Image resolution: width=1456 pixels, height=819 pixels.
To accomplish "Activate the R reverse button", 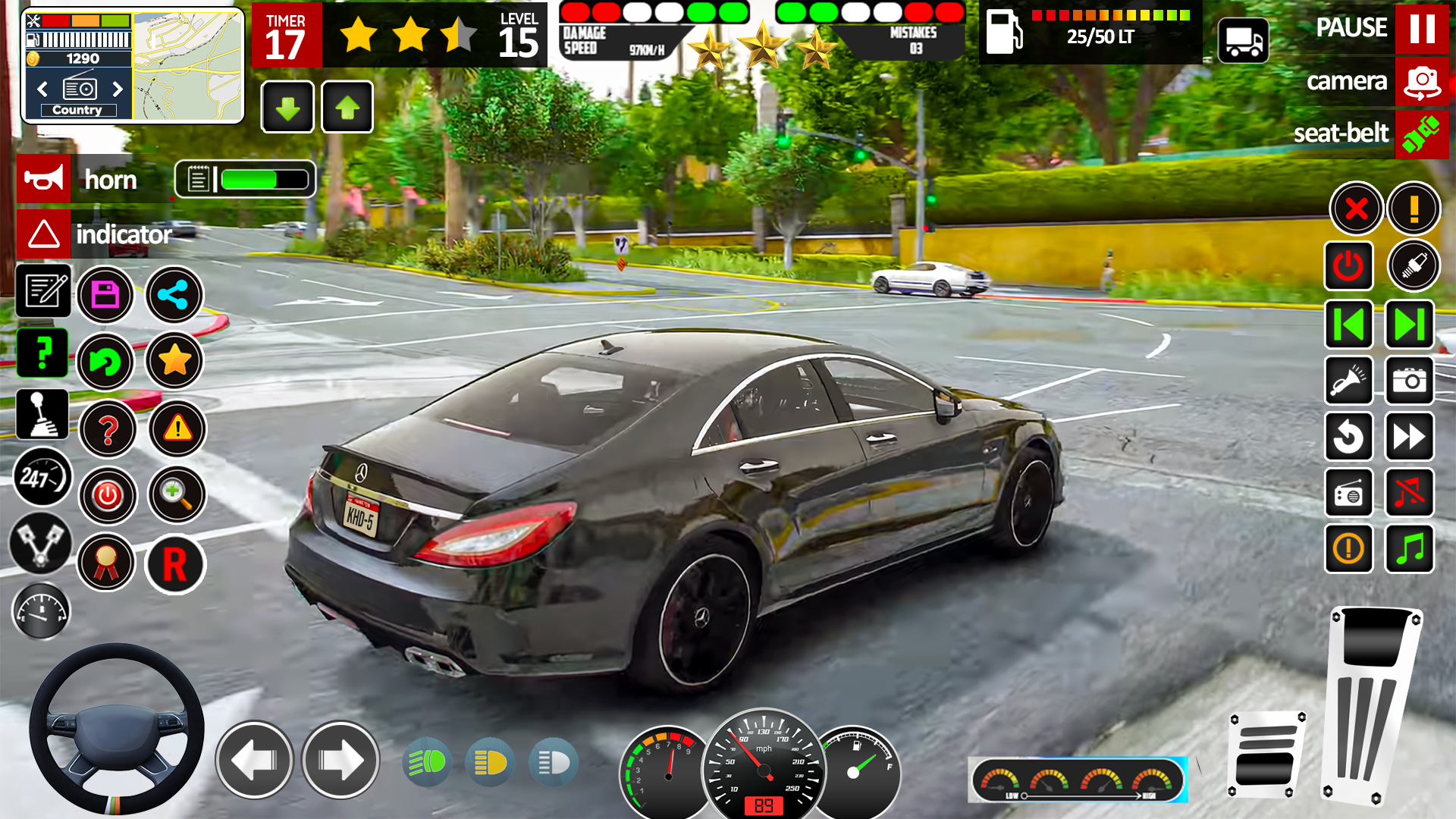I will coord(176,566).
